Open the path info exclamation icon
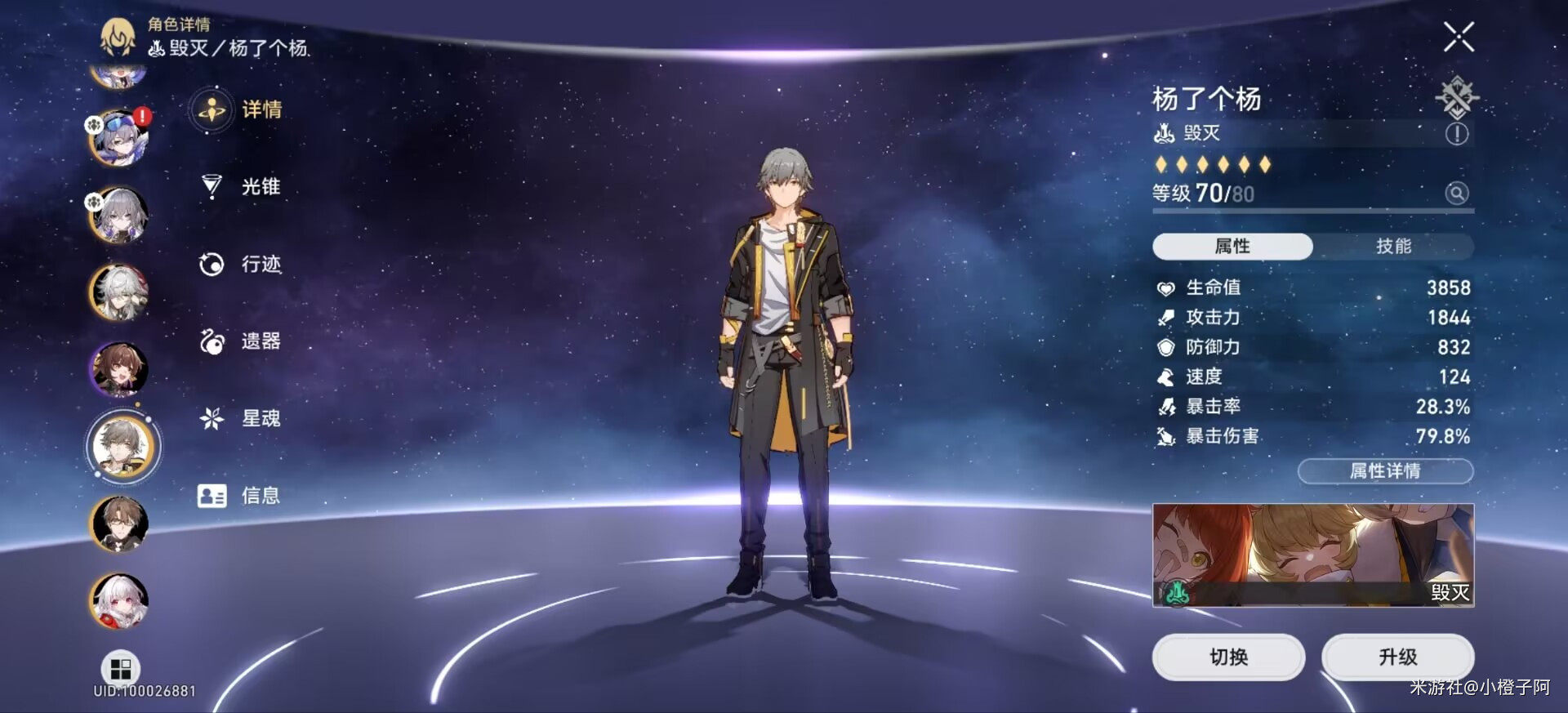This screenshot has height=713, width=1568. tap(1456, 134)
